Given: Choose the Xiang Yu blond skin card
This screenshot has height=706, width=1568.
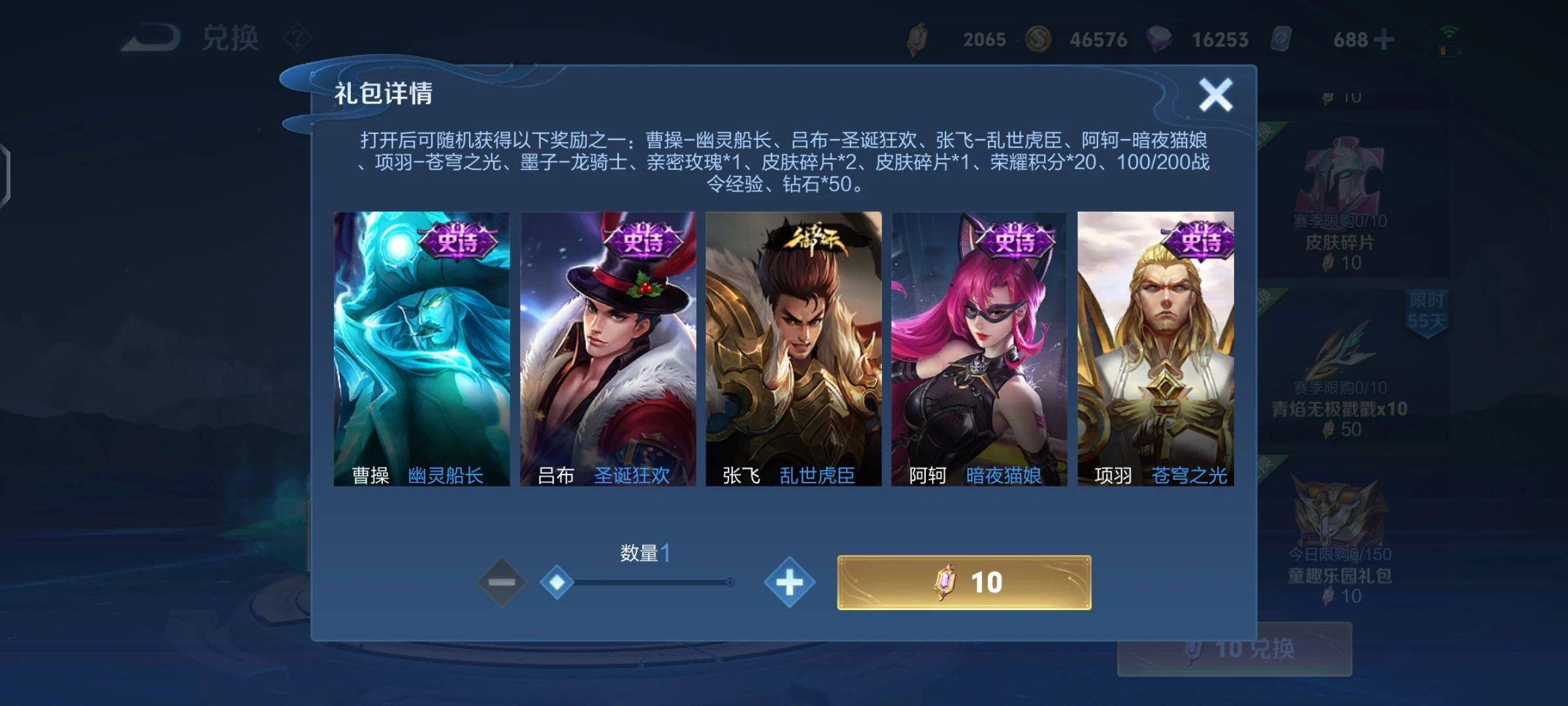Looking at the screenshot, I should pos(1155,348).
